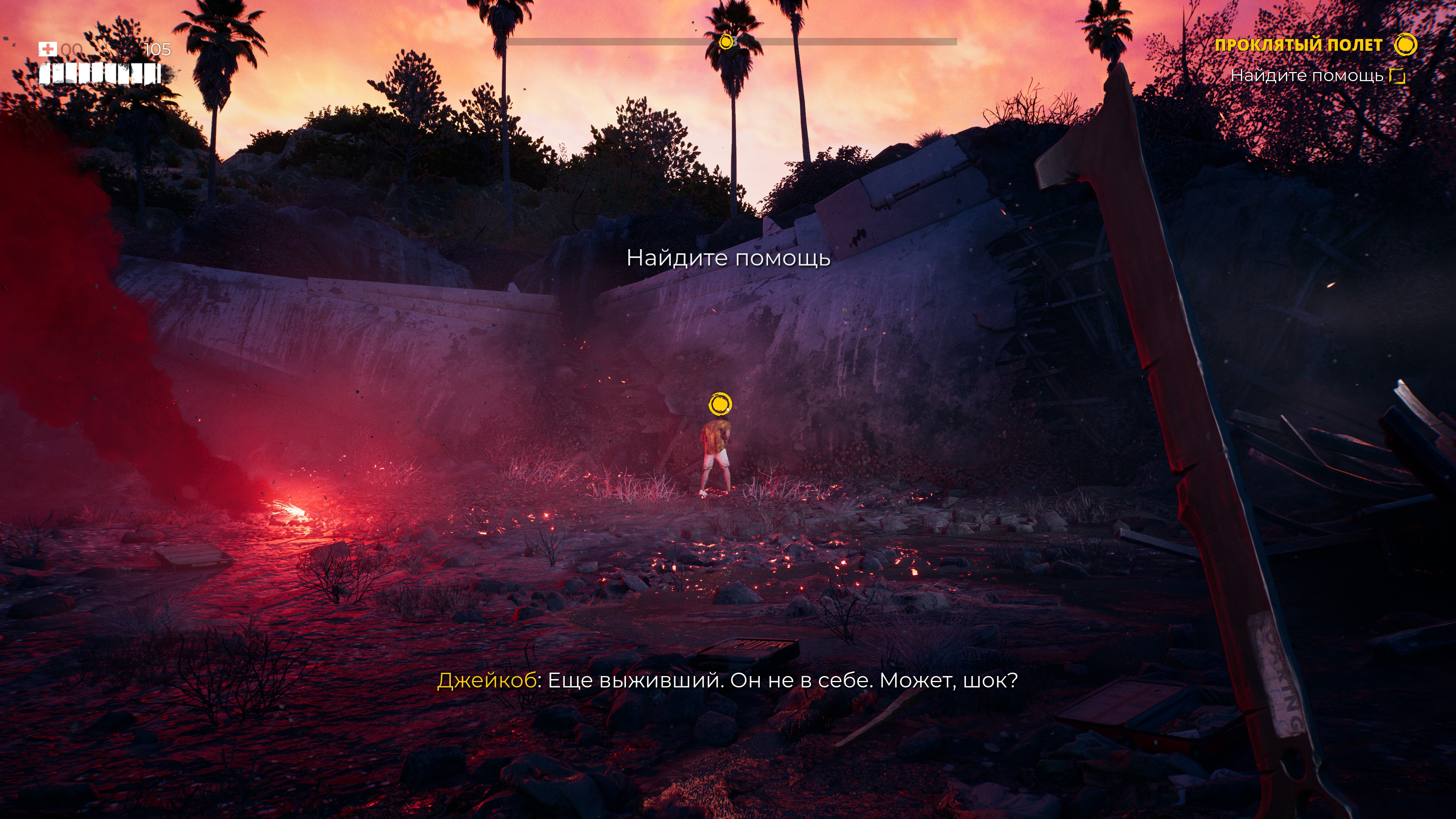Select the yellow waypoint marker above the survivor
This screenshot has width=1456, height=819.
pos(720,405)
